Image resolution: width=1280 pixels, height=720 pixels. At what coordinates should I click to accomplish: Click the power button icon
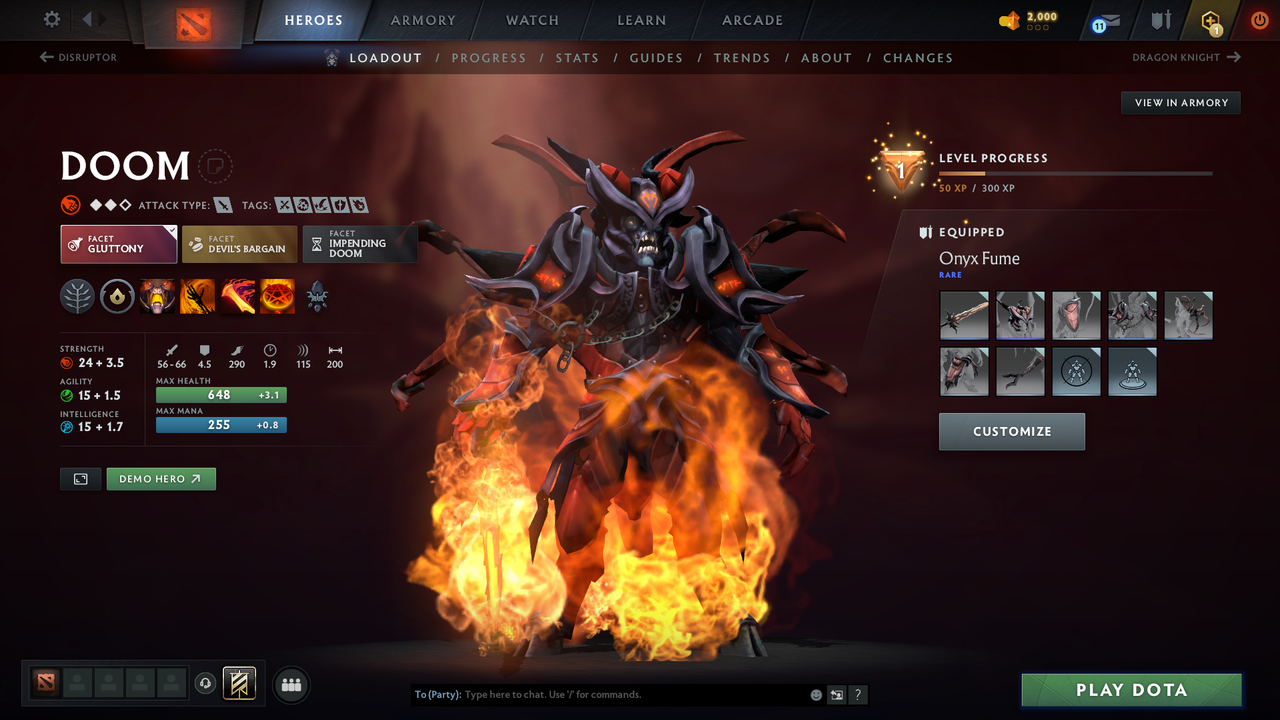pyautogui.click(x=1259, y=19)
